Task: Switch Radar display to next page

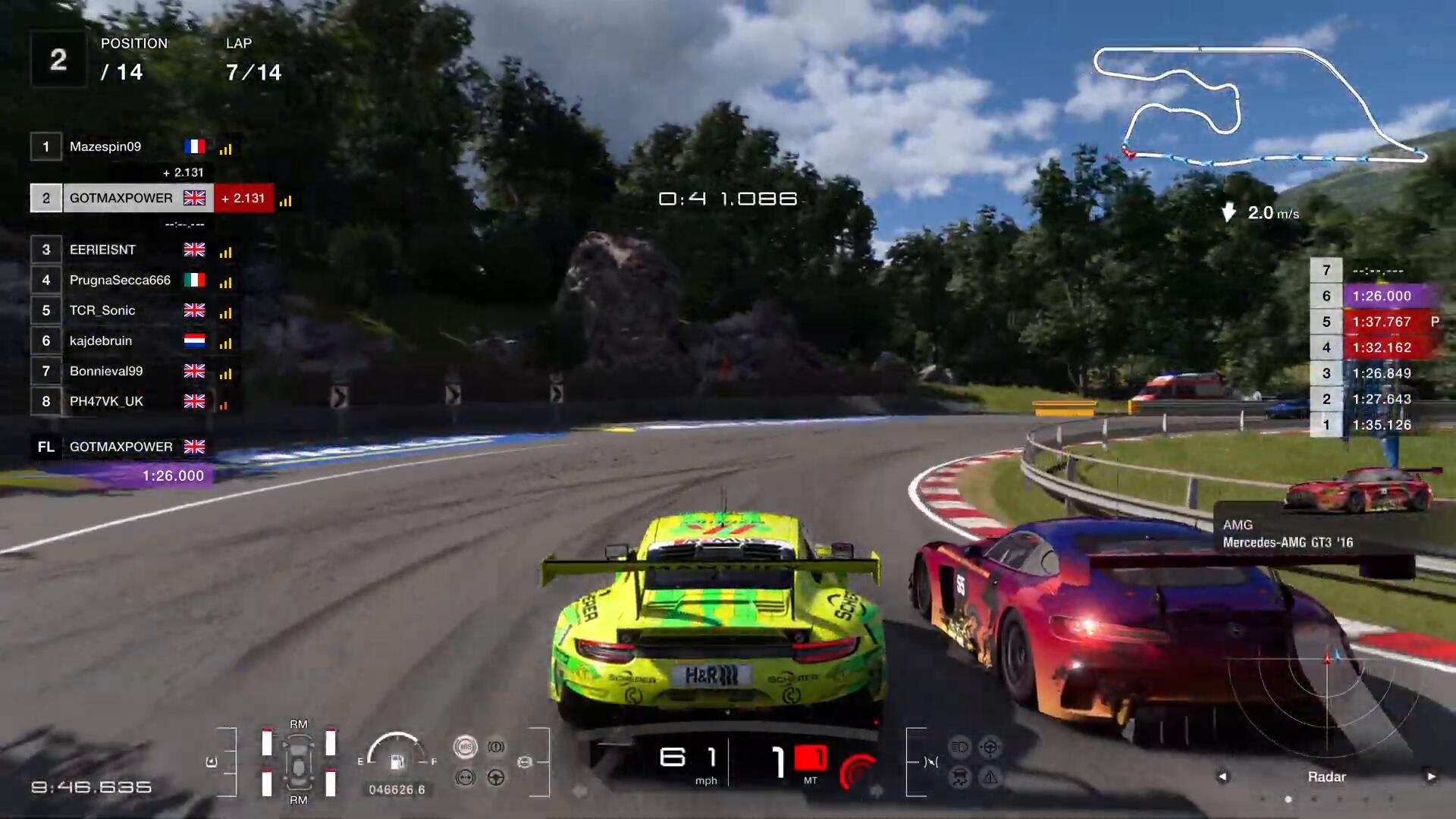Action: click(x=1431, y=777)
